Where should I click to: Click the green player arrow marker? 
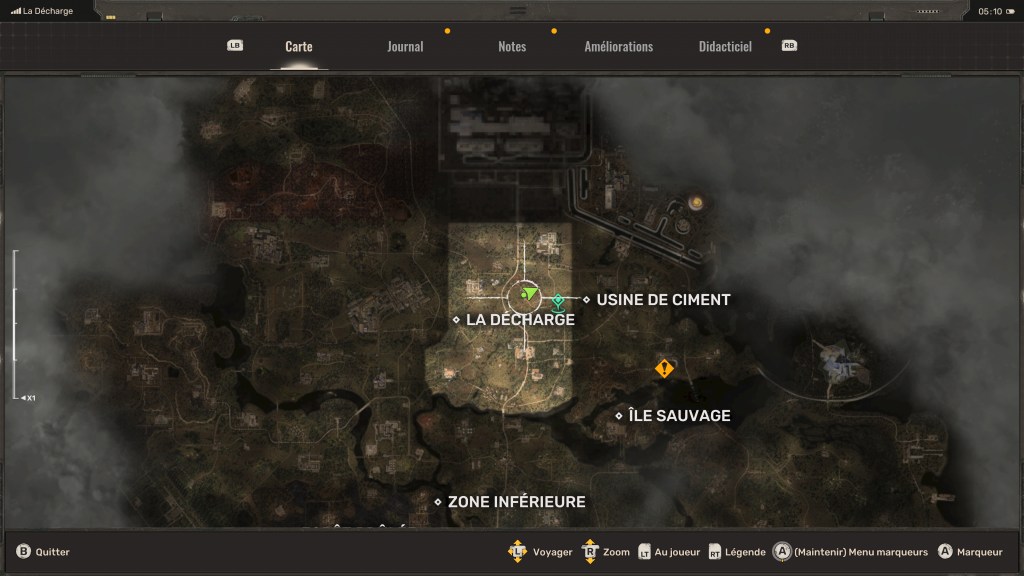coord(529,295)
